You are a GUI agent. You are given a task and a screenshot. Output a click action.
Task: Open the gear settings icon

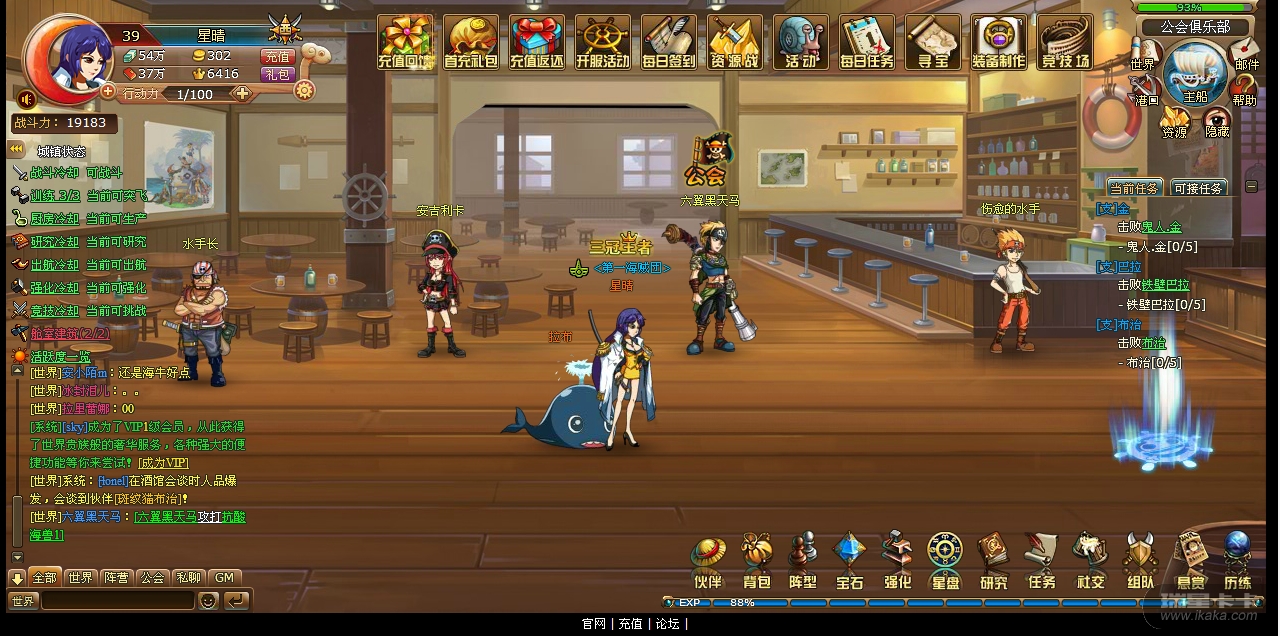coord(304,90)
